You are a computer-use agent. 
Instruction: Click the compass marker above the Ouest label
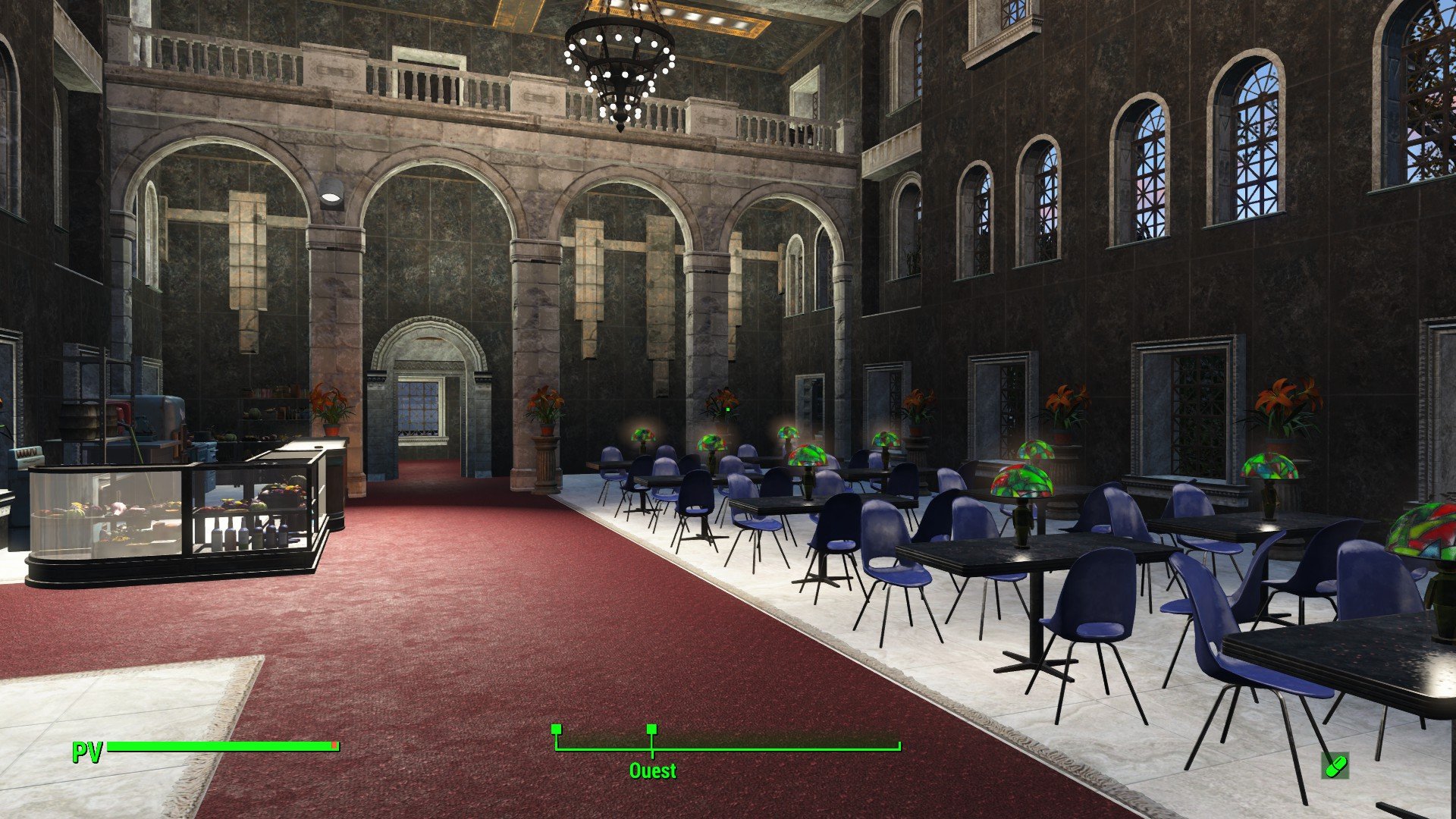click(x=651, y=730)
